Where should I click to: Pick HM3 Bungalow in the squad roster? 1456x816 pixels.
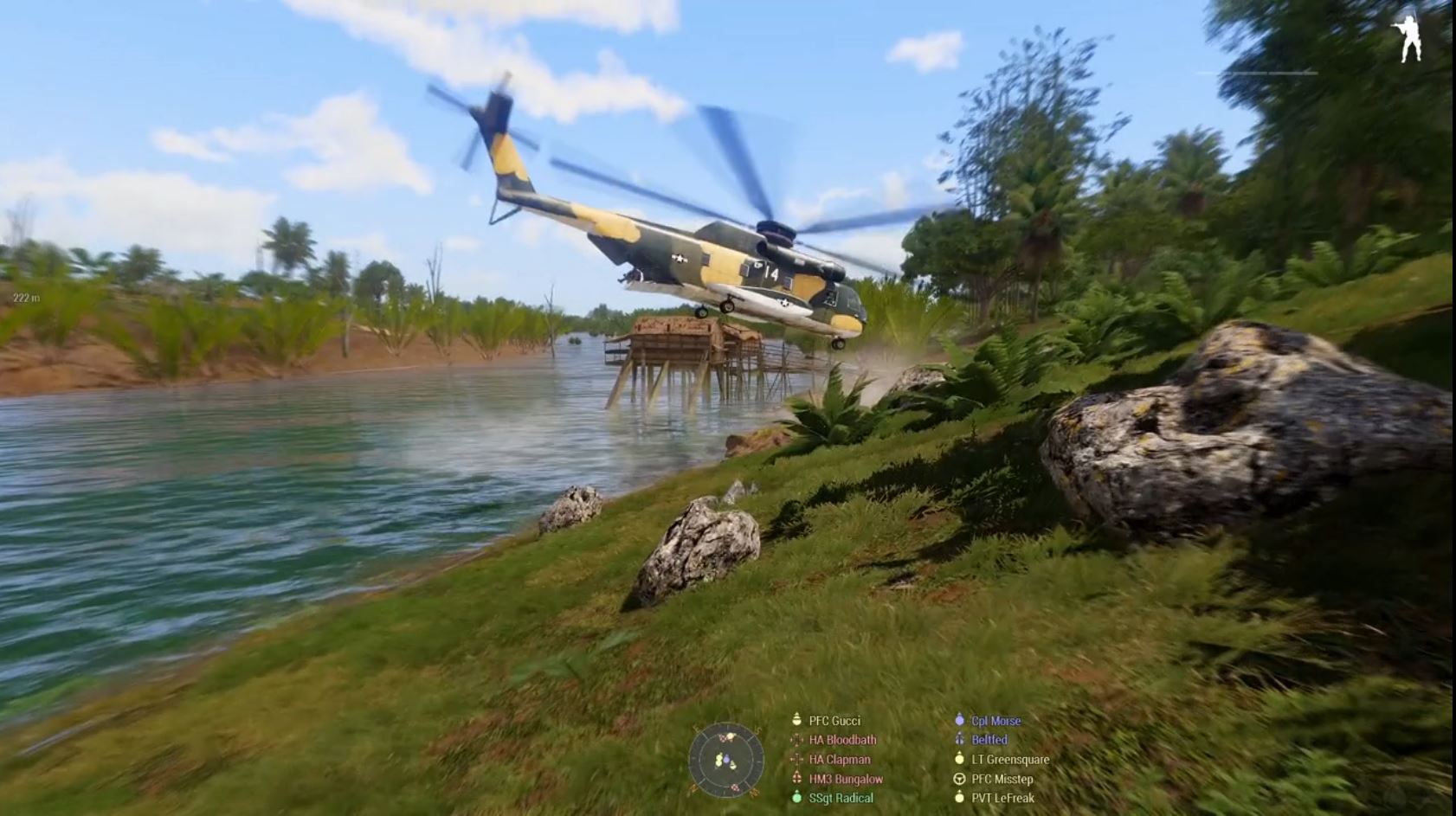coord(845,779)
